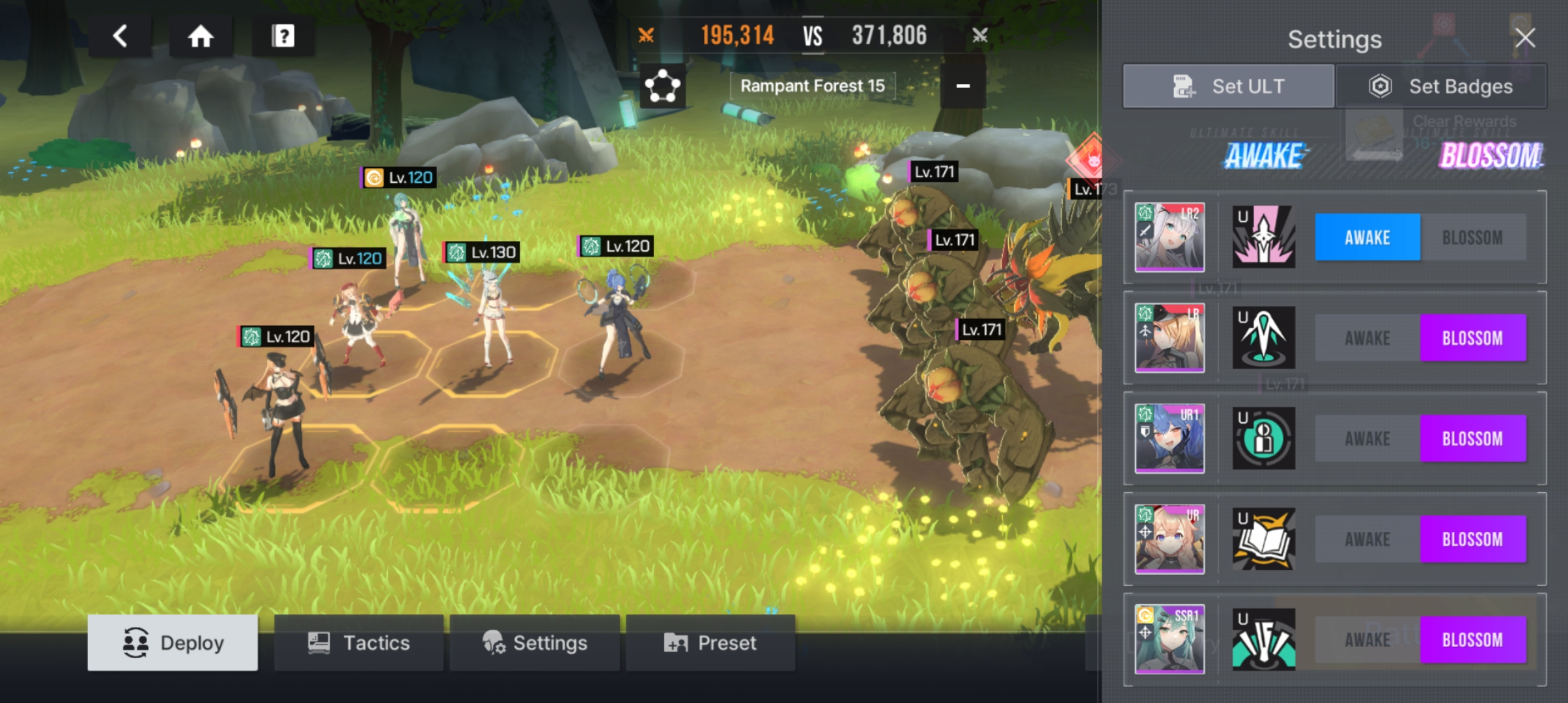Choose Awake for the peach-haired UR character
Viewport: 1568px width, 703px height.
1367,540
